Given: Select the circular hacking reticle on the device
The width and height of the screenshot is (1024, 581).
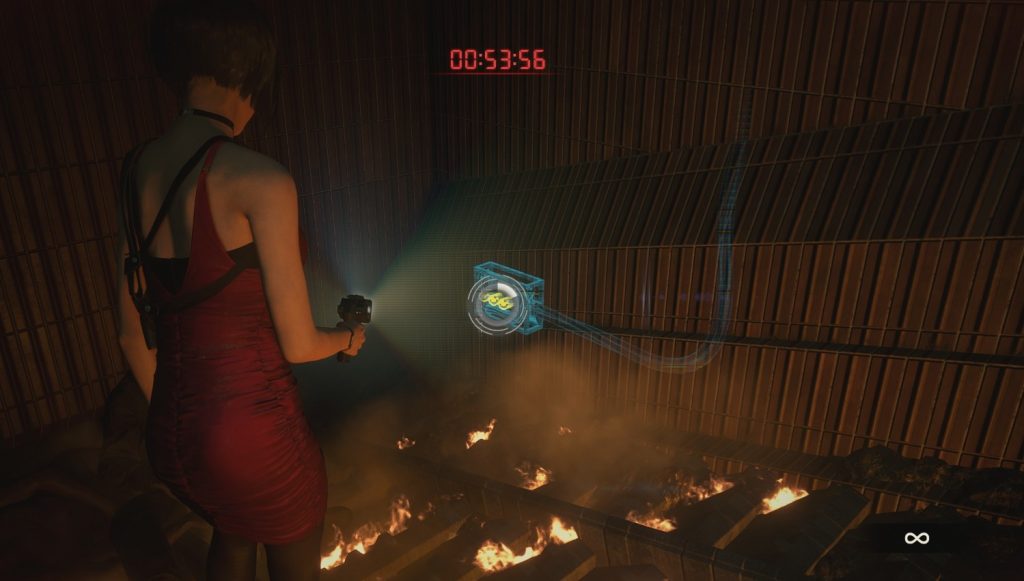Looking at the screenshot, I should (x=493, y=299).
